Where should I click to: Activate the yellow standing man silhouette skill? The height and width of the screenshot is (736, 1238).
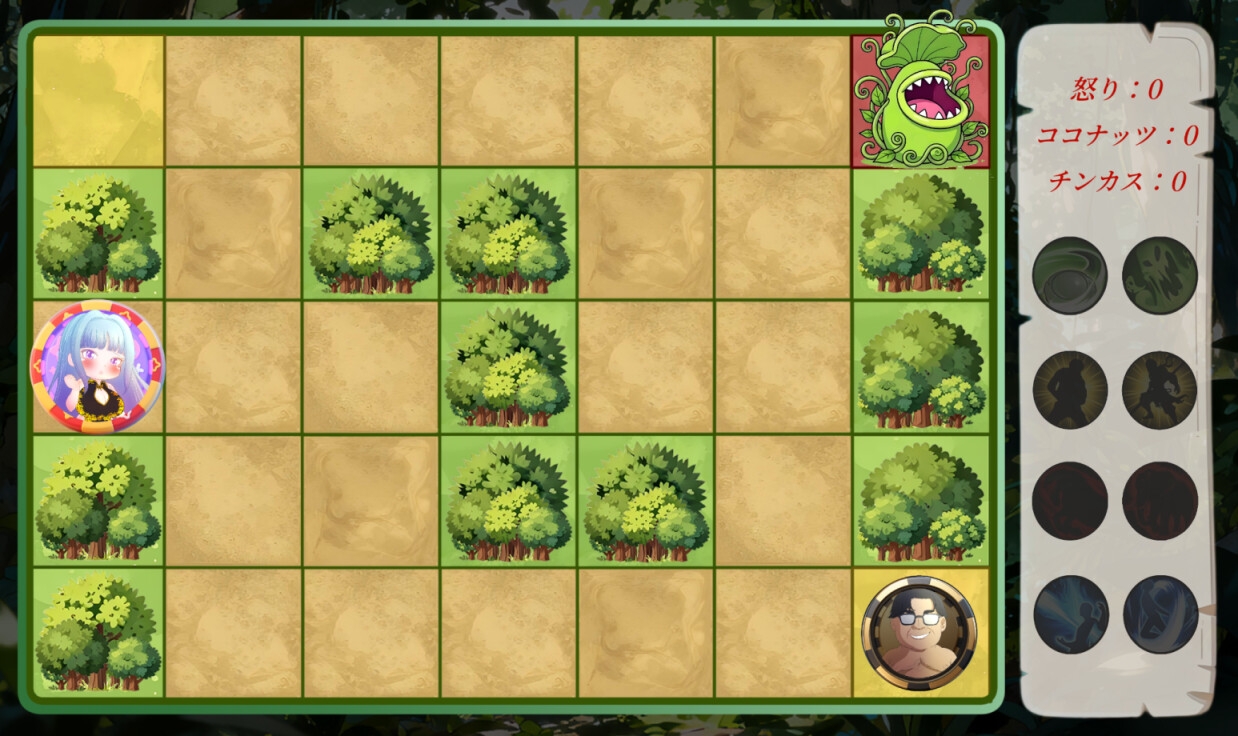[1069, 389]
